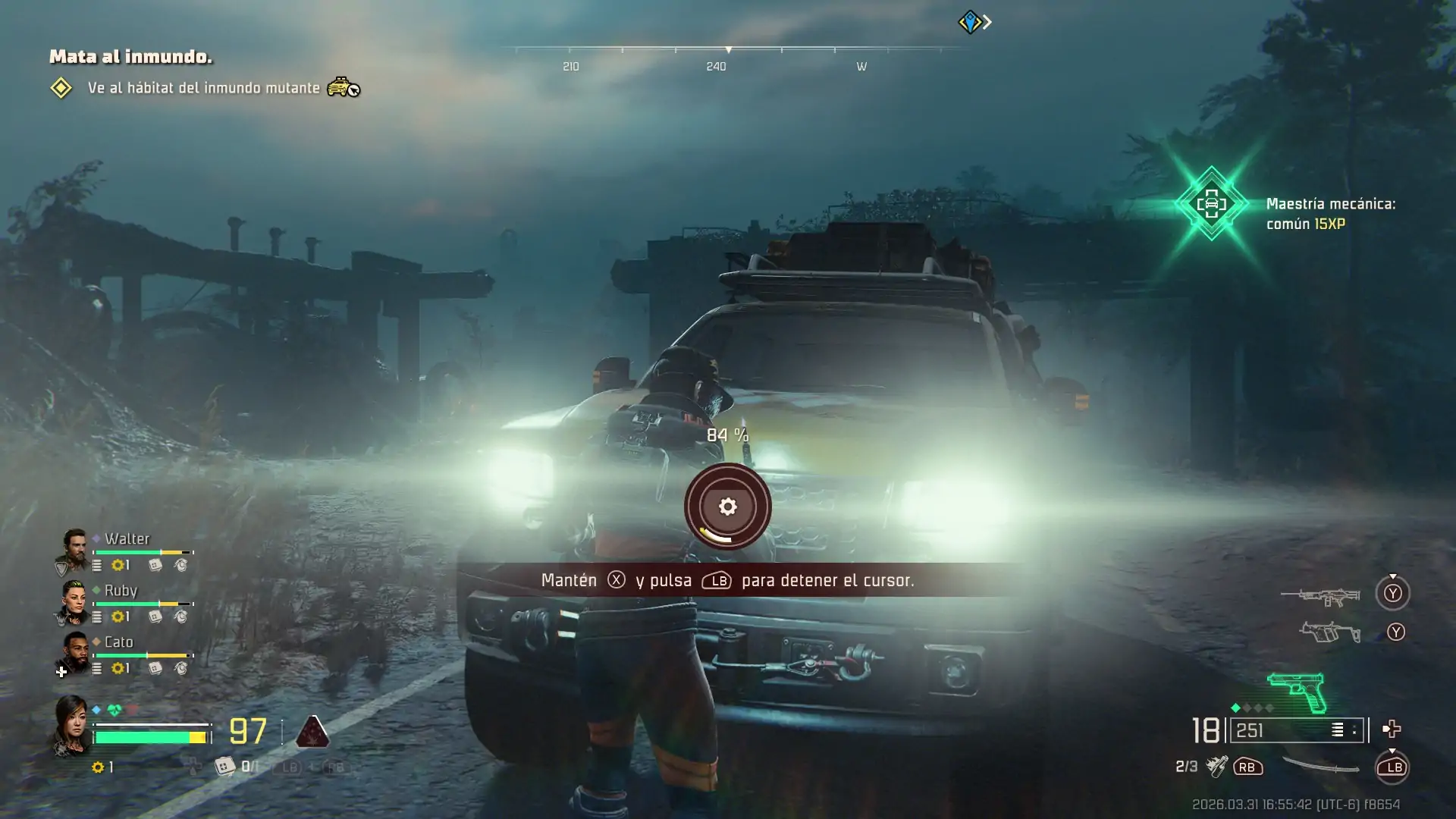
Task: Select the green pistol weapon icon
Action: click(1297, 691)
